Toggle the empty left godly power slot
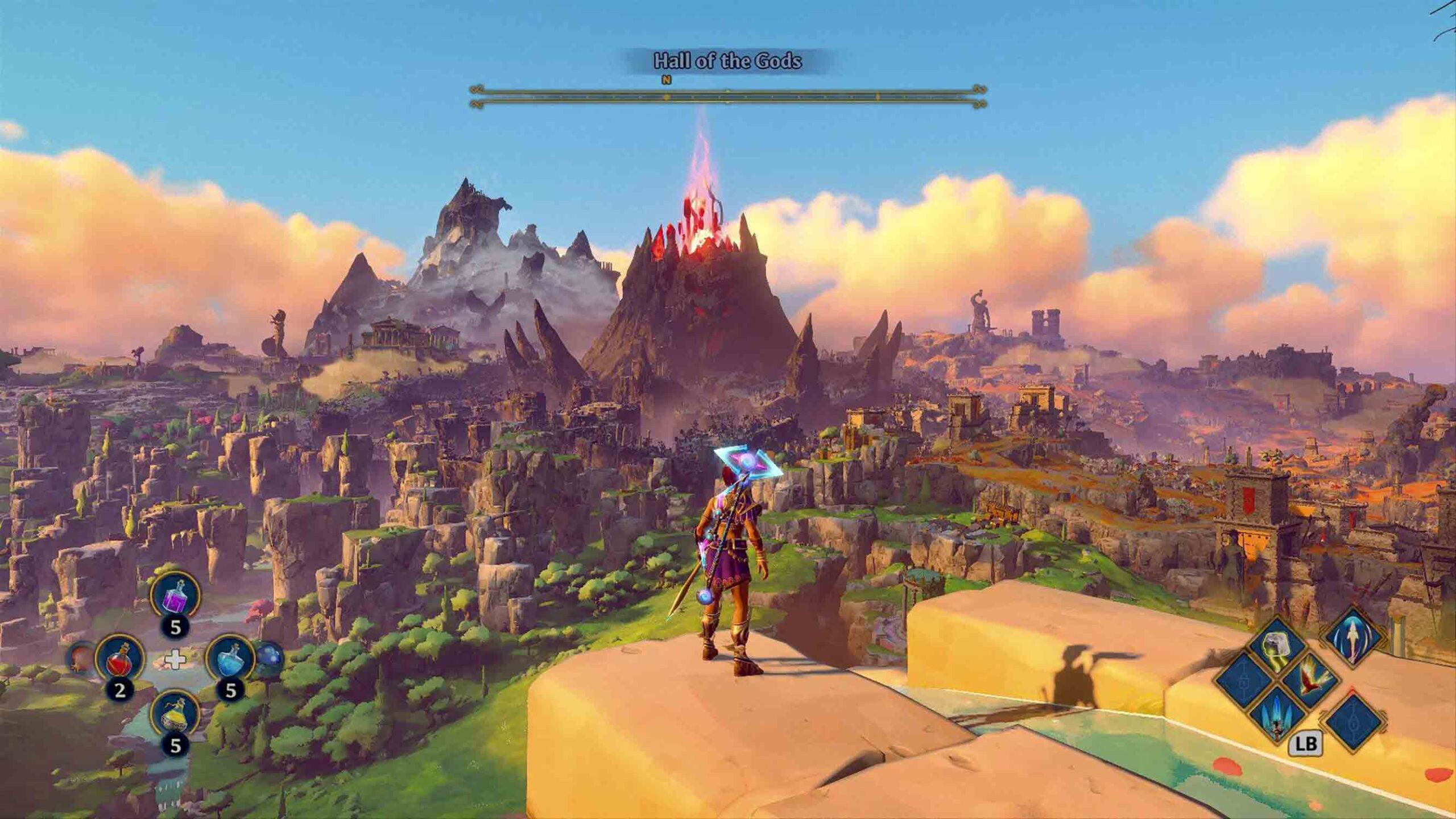1456x819 pixels. (1244, 679)
